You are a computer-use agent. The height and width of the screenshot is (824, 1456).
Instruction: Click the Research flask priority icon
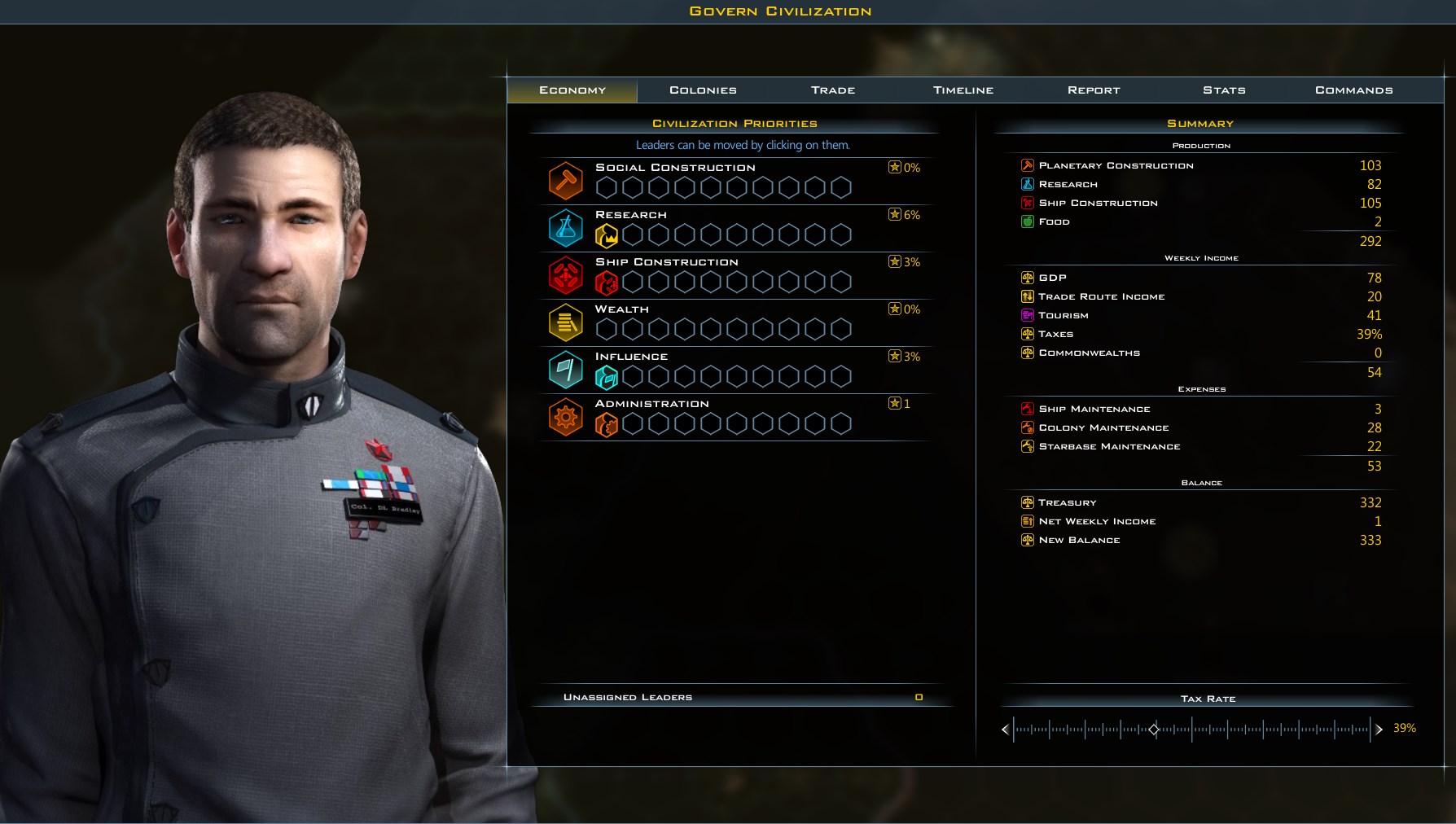coord(566,228)
